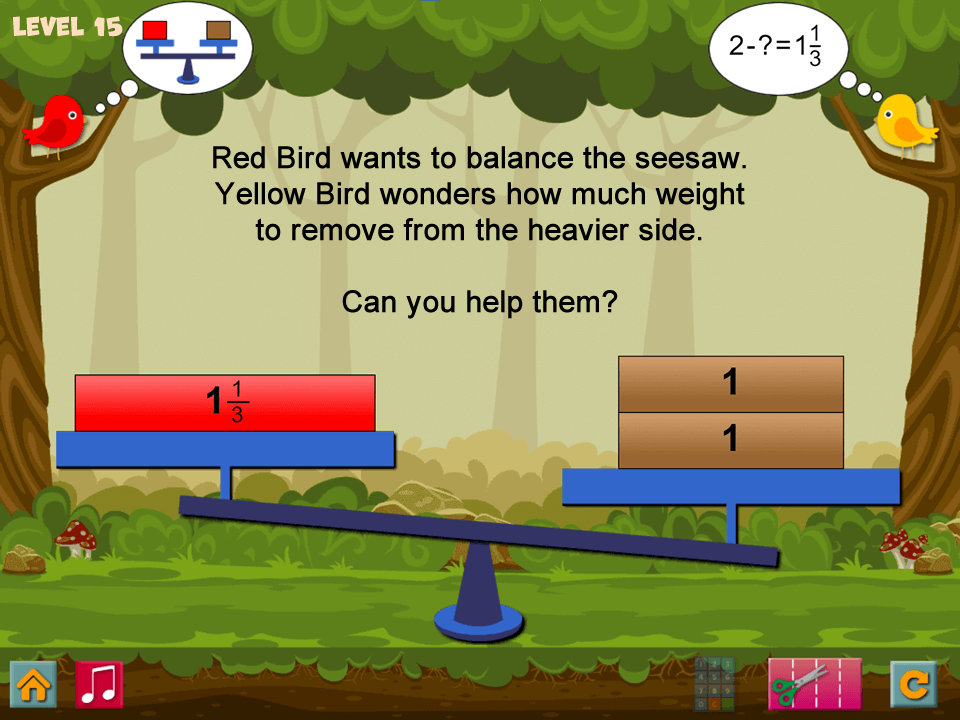Restart the level with the reset arrow
Image resolution: width=960 pixels, height=720 pixels.
pyautogui.click(x=914, y=684)
